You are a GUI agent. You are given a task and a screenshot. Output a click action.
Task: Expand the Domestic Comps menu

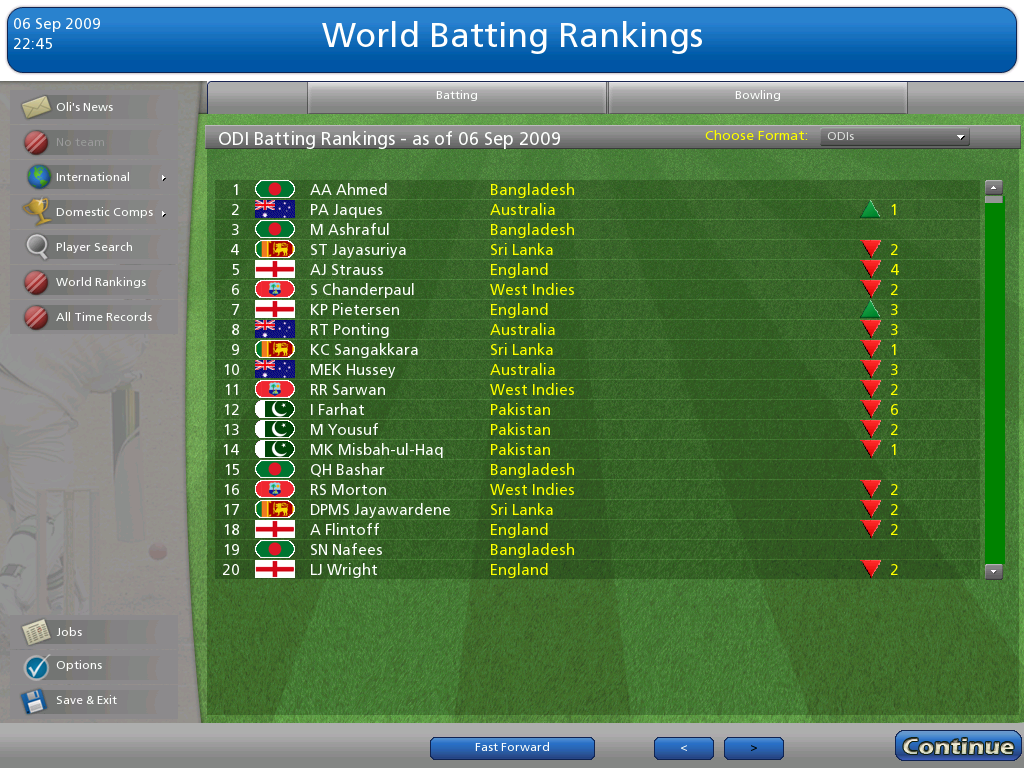coord(104,212)
